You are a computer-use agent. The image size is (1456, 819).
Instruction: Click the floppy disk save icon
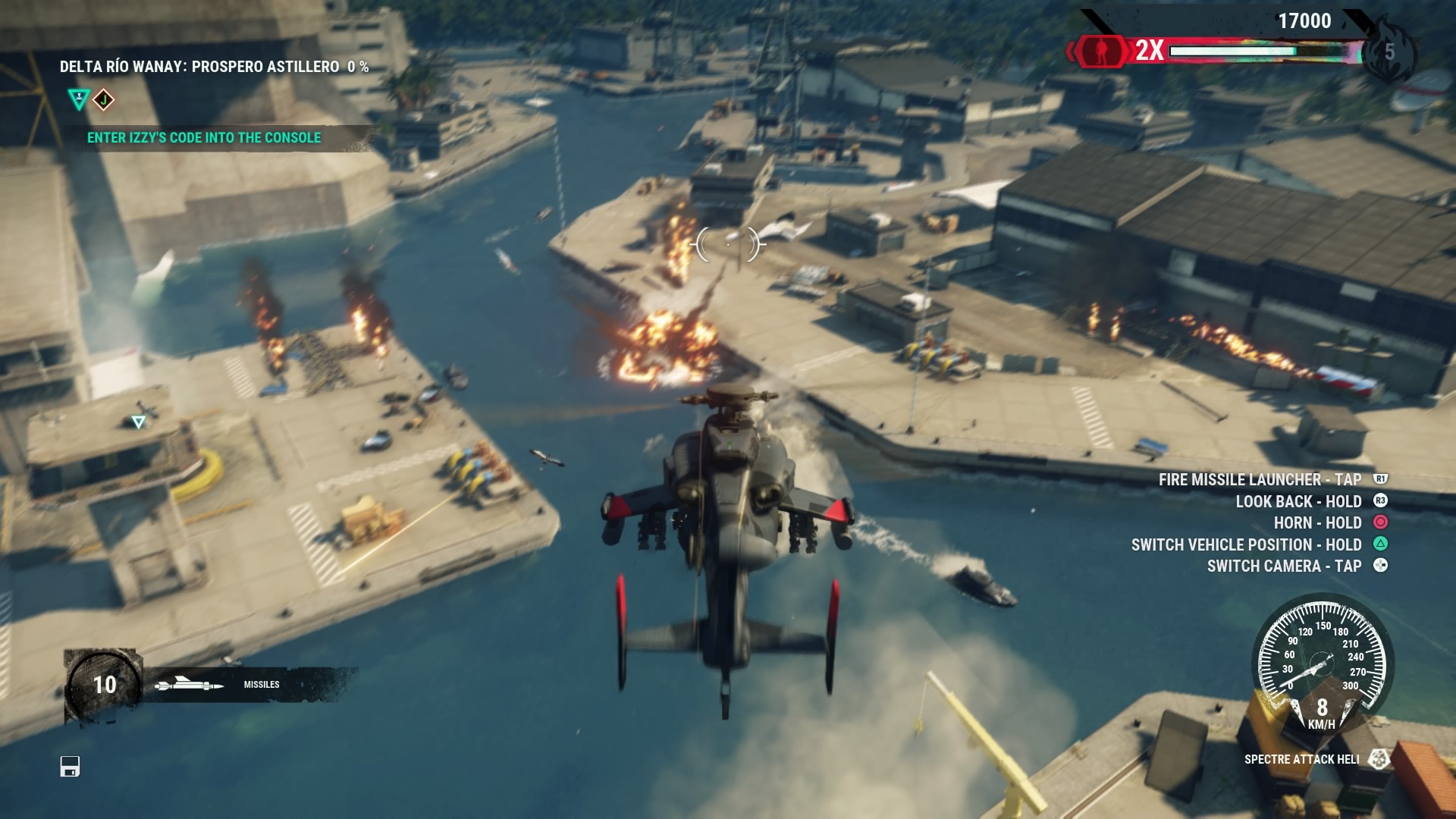point(70,767)
